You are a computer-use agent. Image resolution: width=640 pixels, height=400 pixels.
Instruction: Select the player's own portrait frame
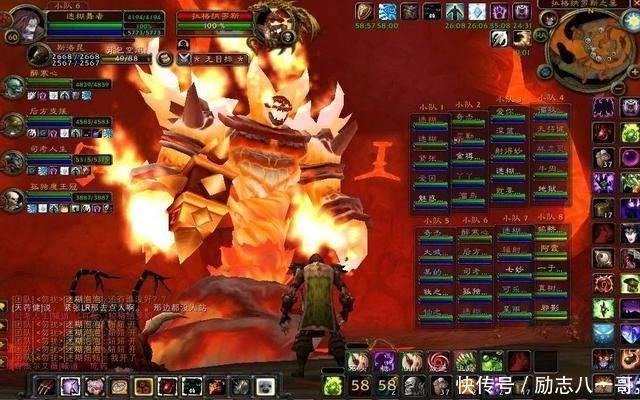point(24,21)
